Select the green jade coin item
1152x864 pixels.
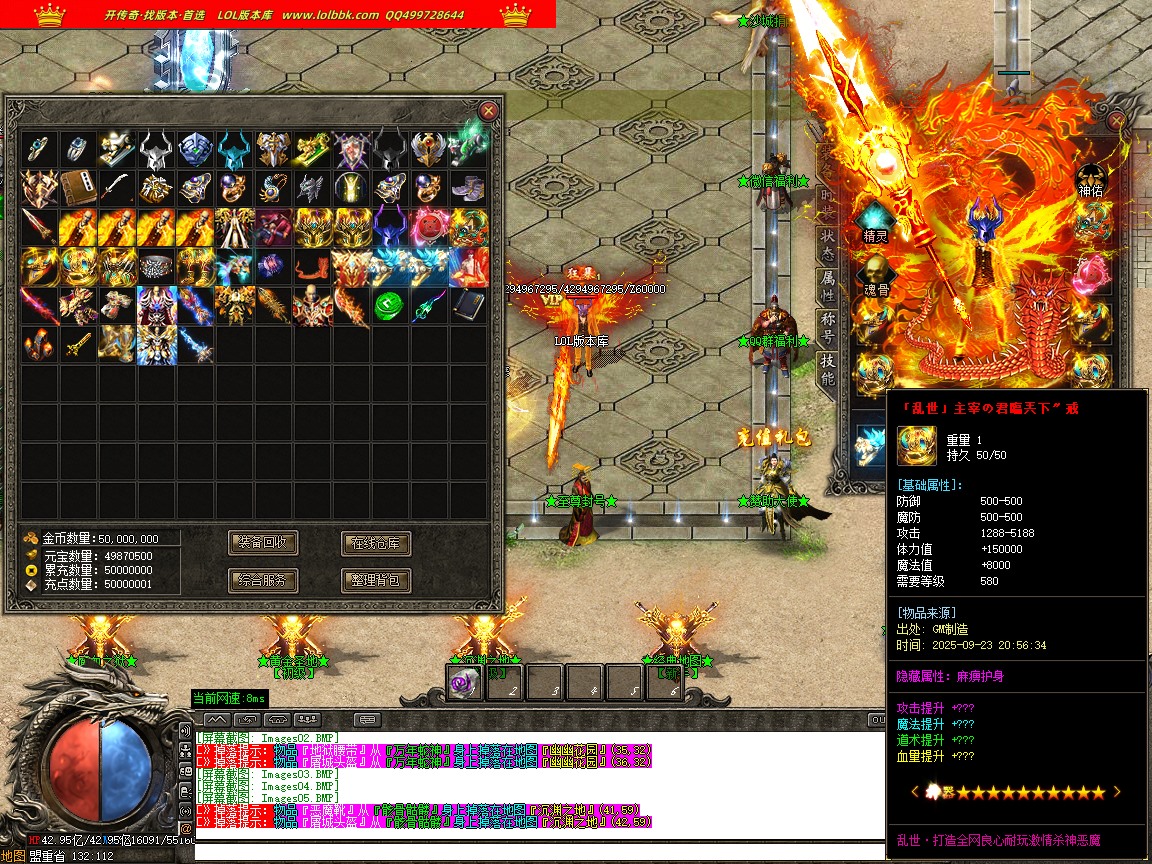pyautogui.click(x=389, y=306)
